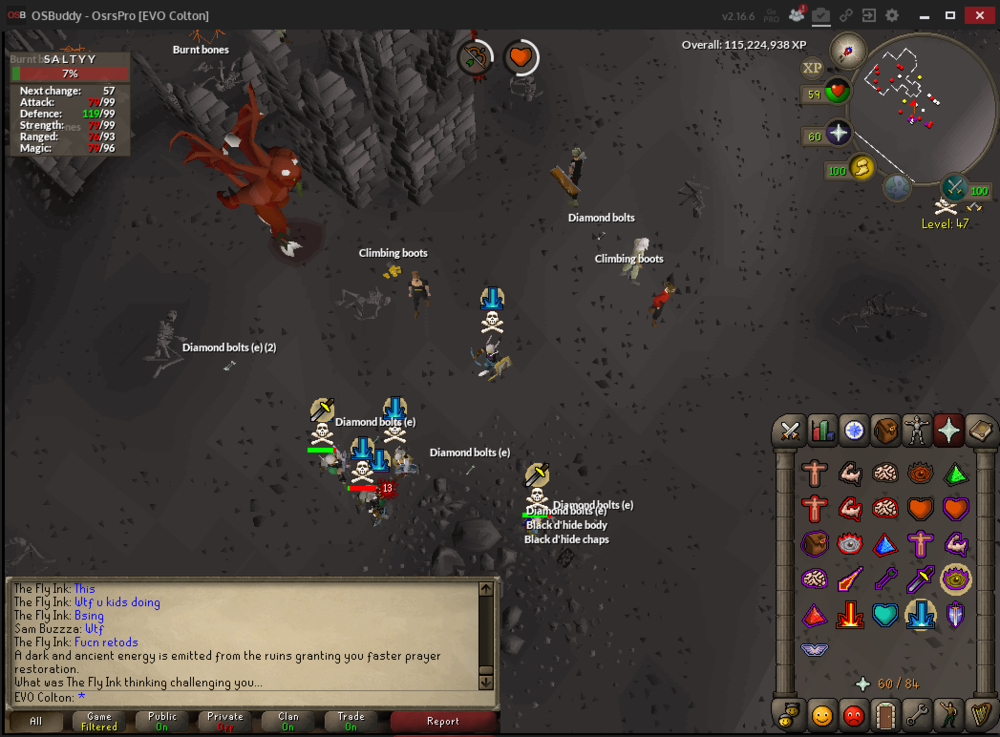The image size is (1000, 737).
Task: Toggle run with the boot energy orb
Action: [x=862, y=167]
